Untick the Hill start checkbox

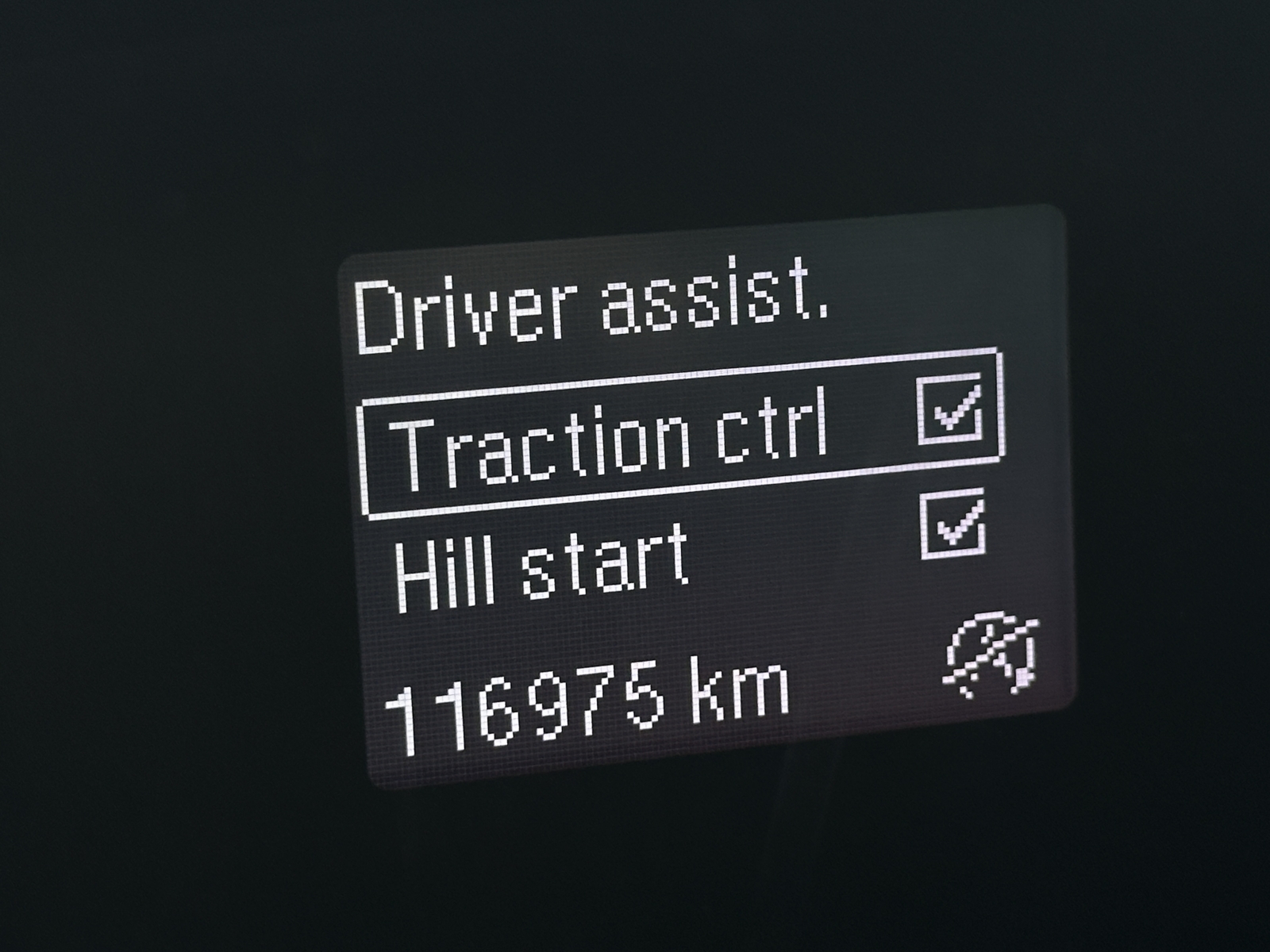[x=953, y=524]
